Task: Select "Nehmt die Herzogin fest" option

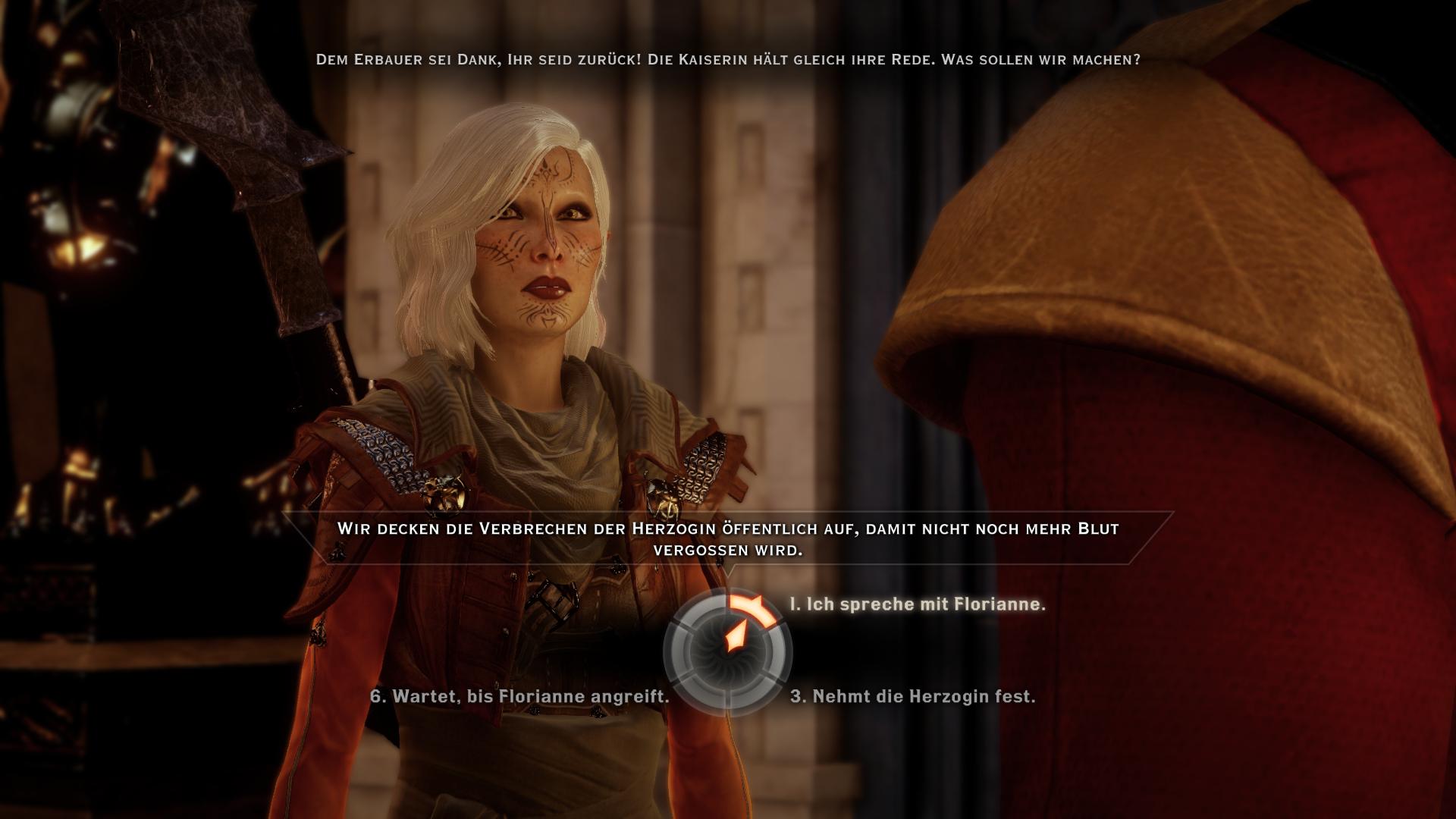Action: [912, 696]
